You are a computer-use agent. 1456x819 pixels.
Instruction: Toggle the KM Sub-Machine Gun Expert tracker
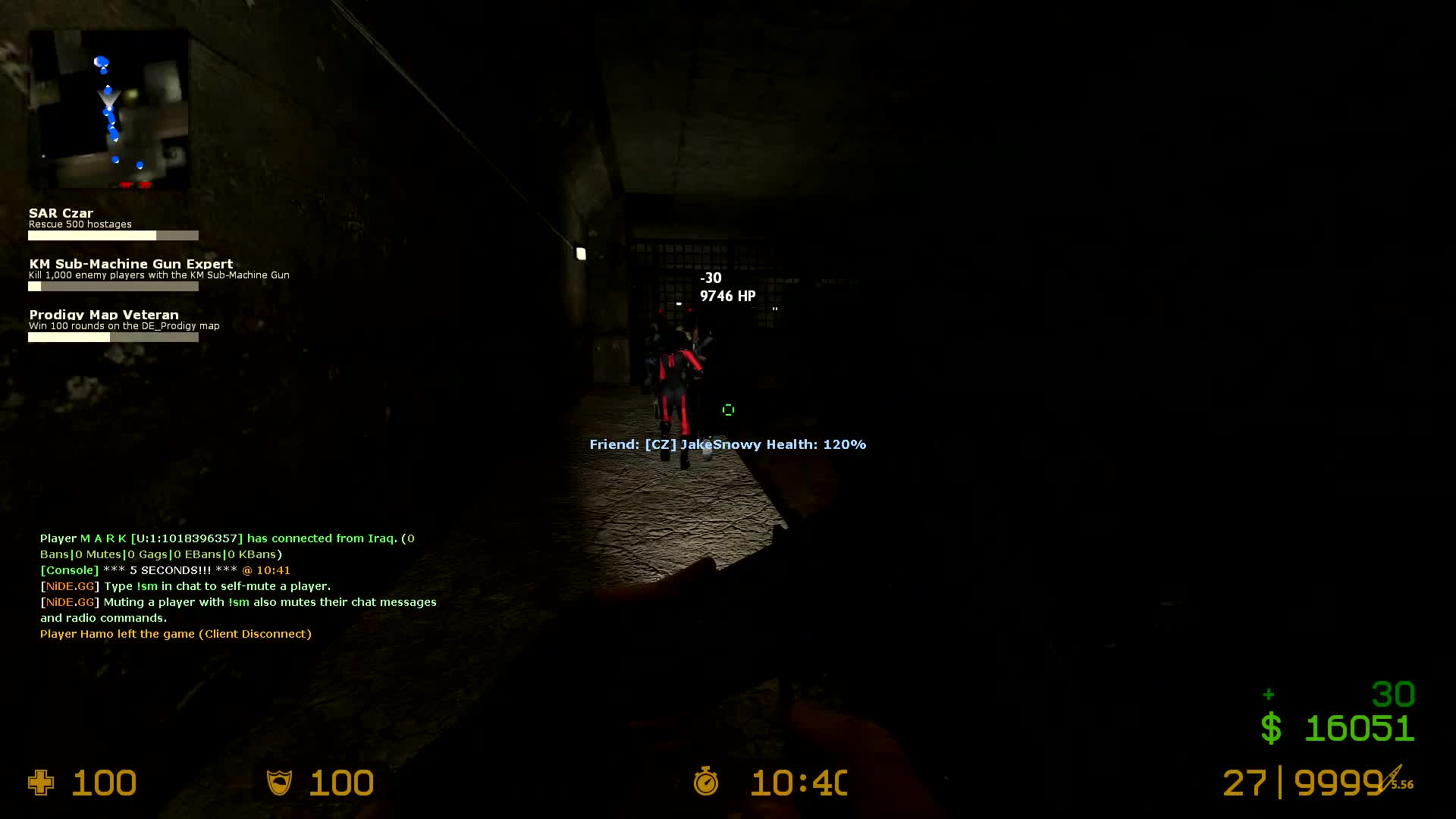click(130, 263)
